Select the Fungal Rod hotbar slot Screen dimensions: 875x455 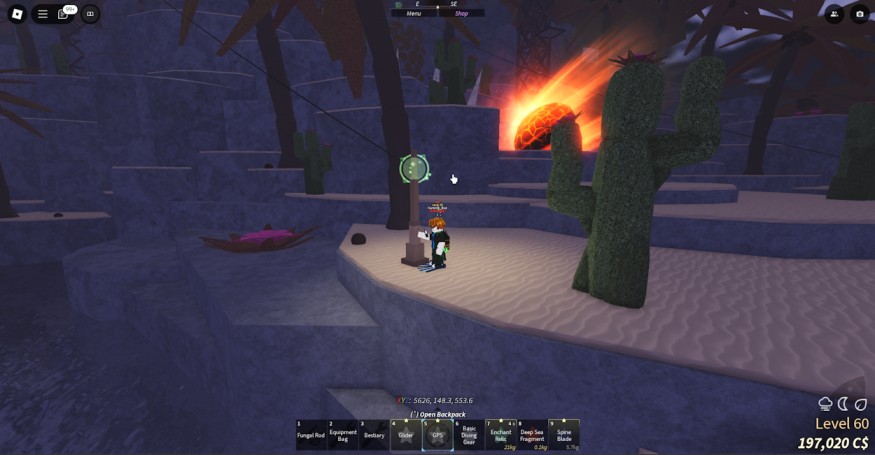point(311,435)
